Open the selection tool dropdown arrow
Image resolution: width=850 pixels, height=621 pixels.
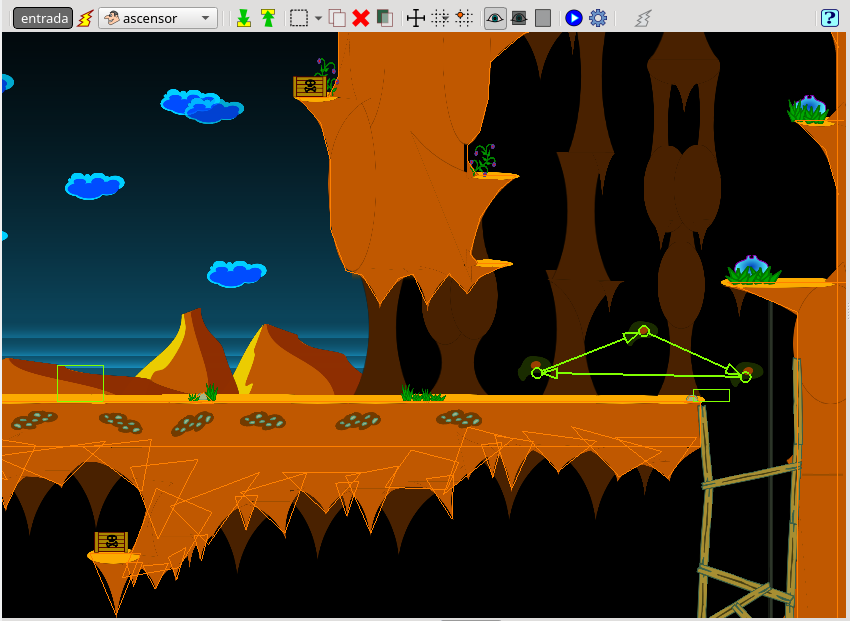click(318, 18)
